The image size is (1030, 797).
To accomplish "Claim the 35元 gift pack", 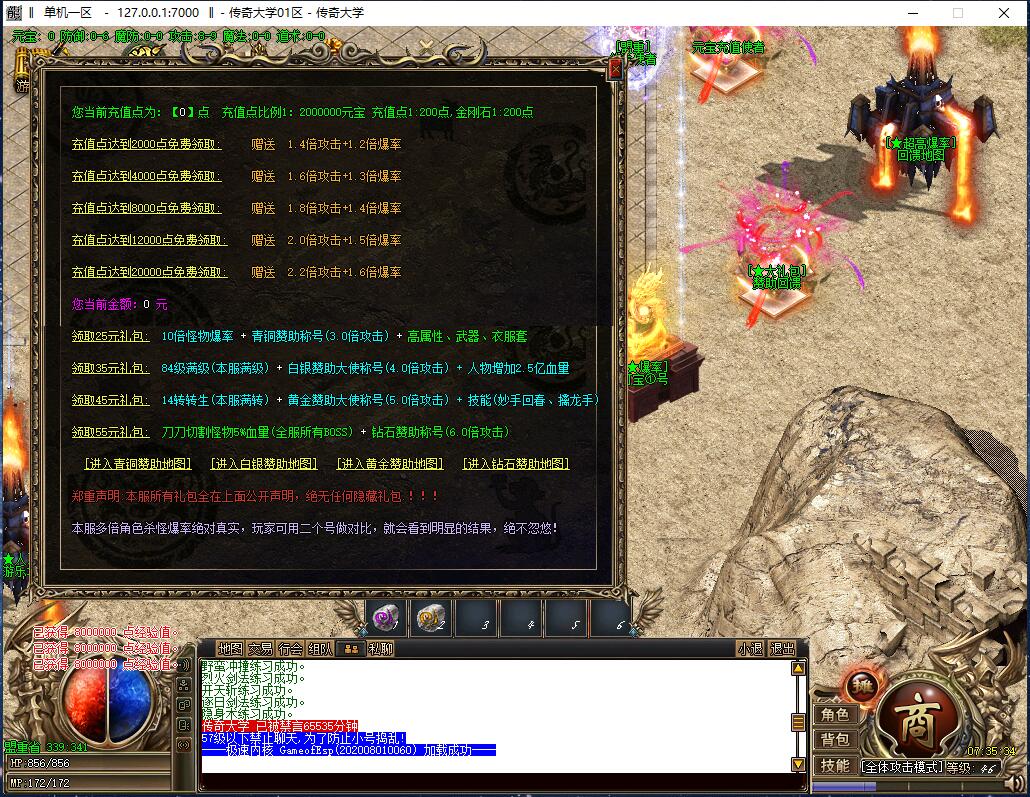I will (x=110, y=368).
